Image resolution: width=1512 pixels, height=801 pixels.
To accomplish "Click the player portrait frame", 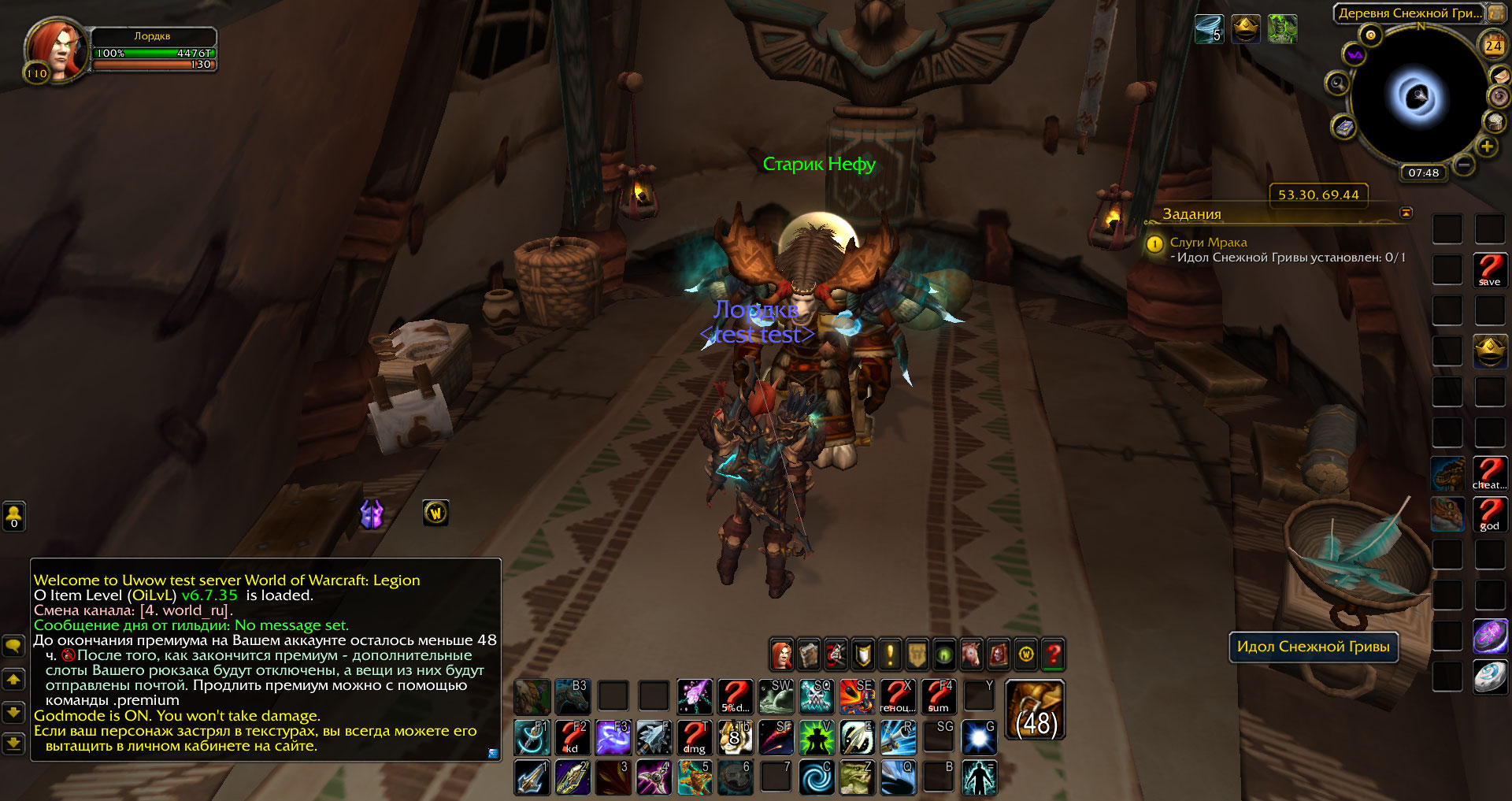I will [54, 49].
